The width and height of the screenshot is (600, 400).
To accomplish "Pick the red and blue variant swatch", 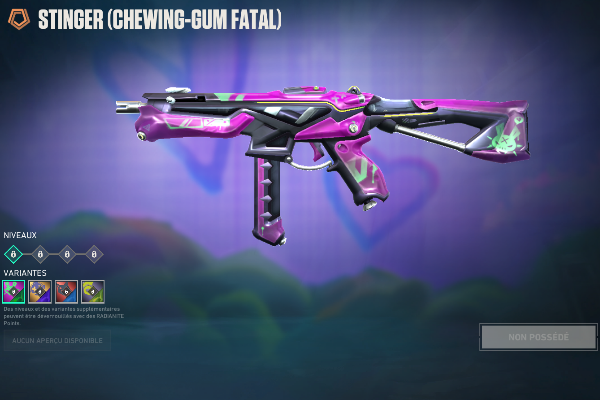I will 66,291.
